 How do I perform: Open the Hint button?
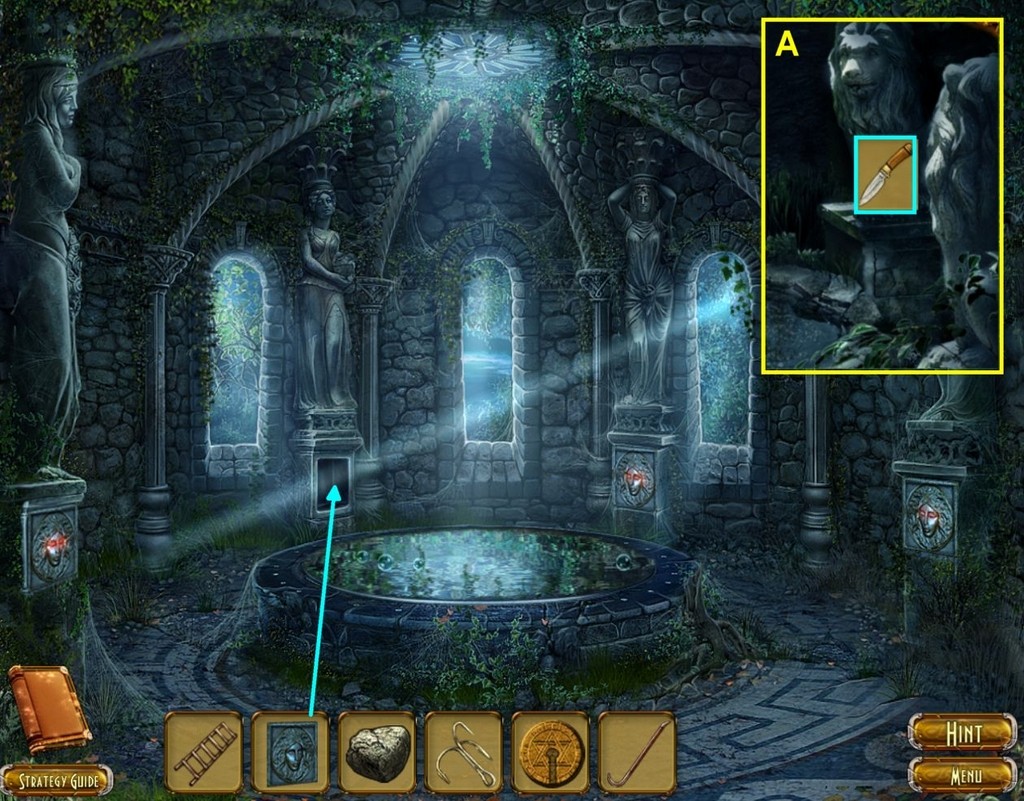click(x=961, y=733)
